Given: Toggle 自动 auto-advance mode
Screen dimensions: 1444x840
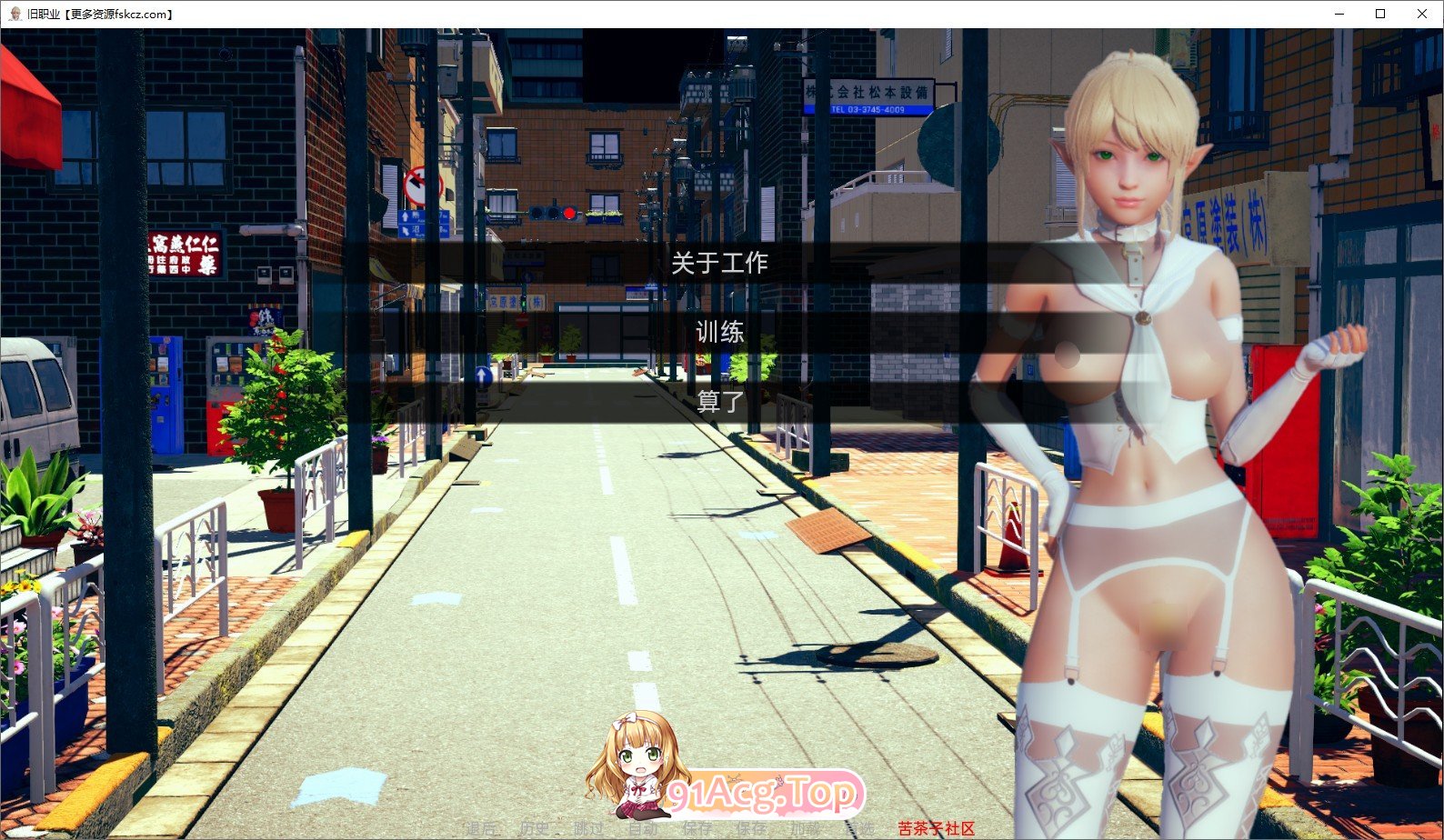Looking at the screenshot, I should coord(644,829).
